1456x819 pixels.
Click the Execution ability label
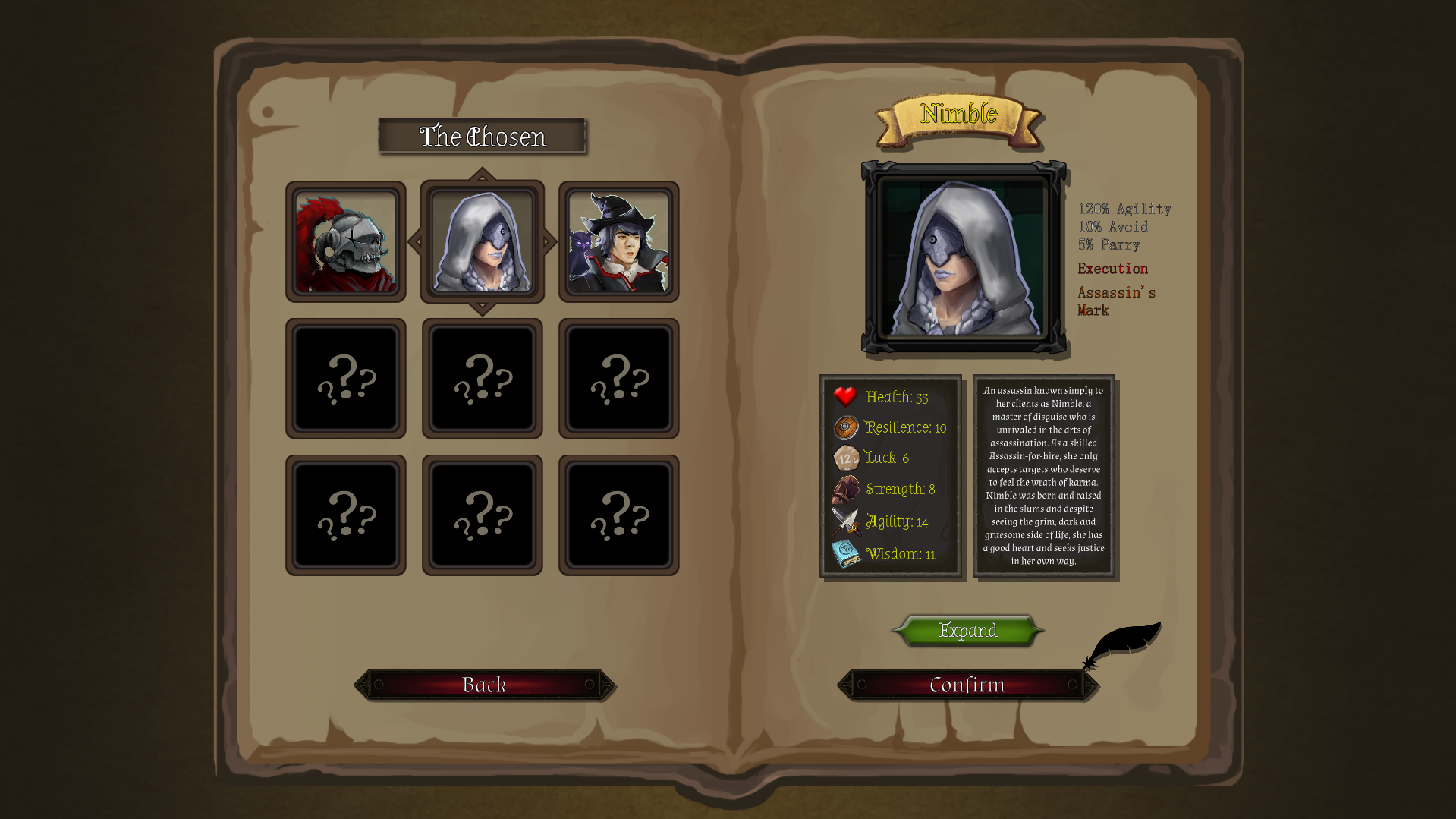[x=1112, y=268]
